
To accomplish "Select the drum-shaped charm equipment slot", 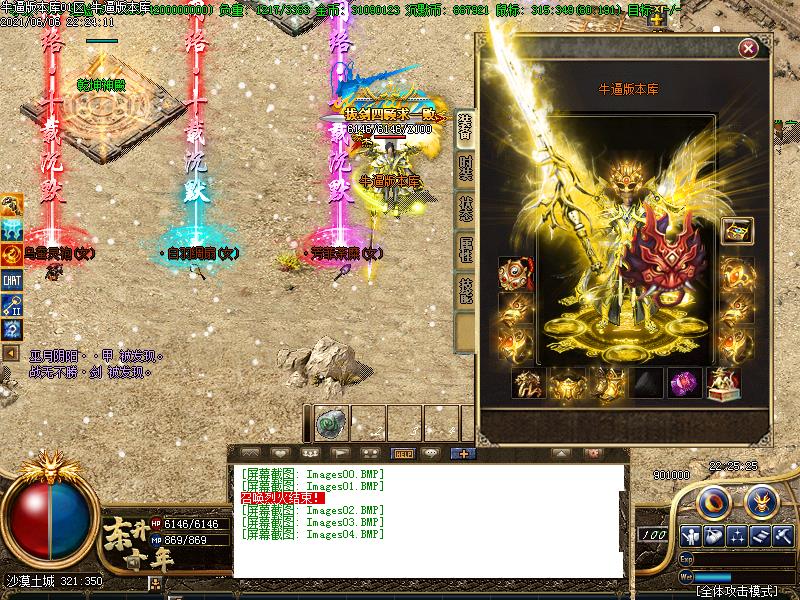I will (516, 273).
